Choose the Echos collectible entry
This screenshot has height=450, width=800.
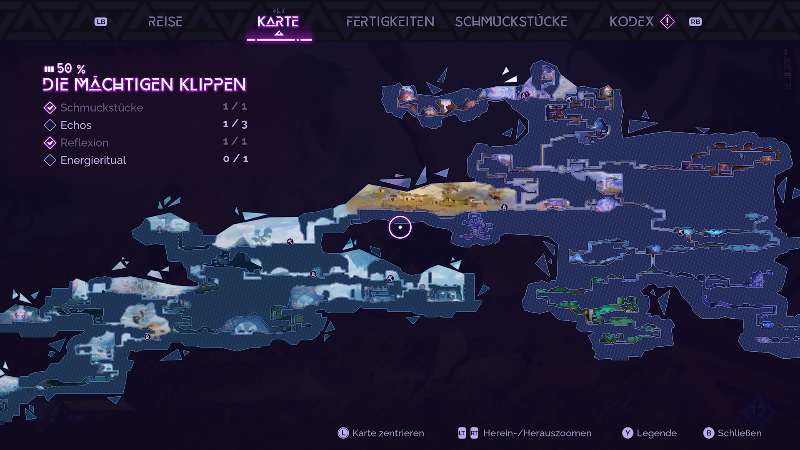pyautogui.click(x=75, y=125)
